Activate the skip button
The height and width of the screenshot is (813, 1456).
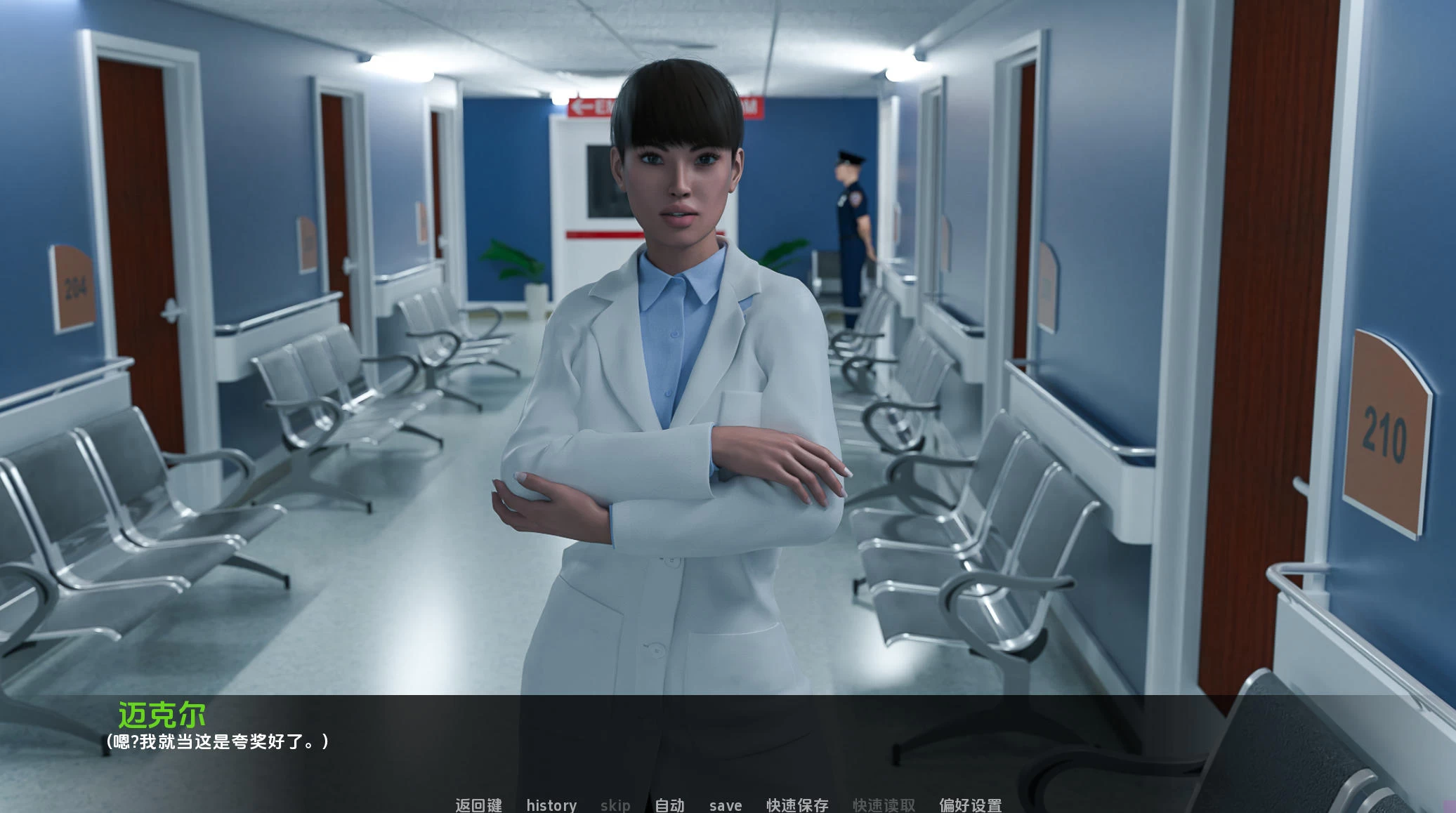tap(615, 805)
